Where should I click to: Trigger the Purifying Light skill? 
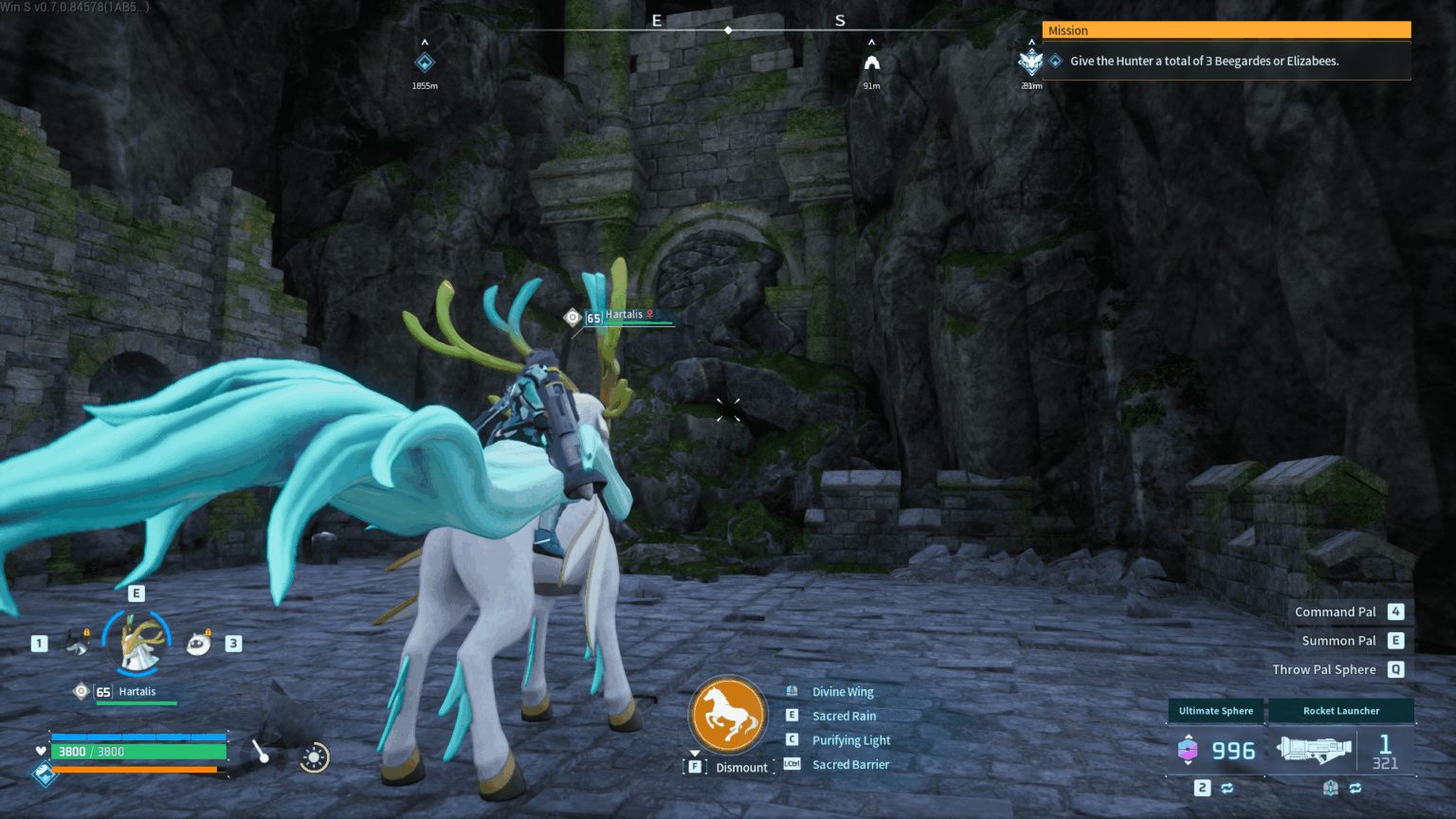(850, 740)
